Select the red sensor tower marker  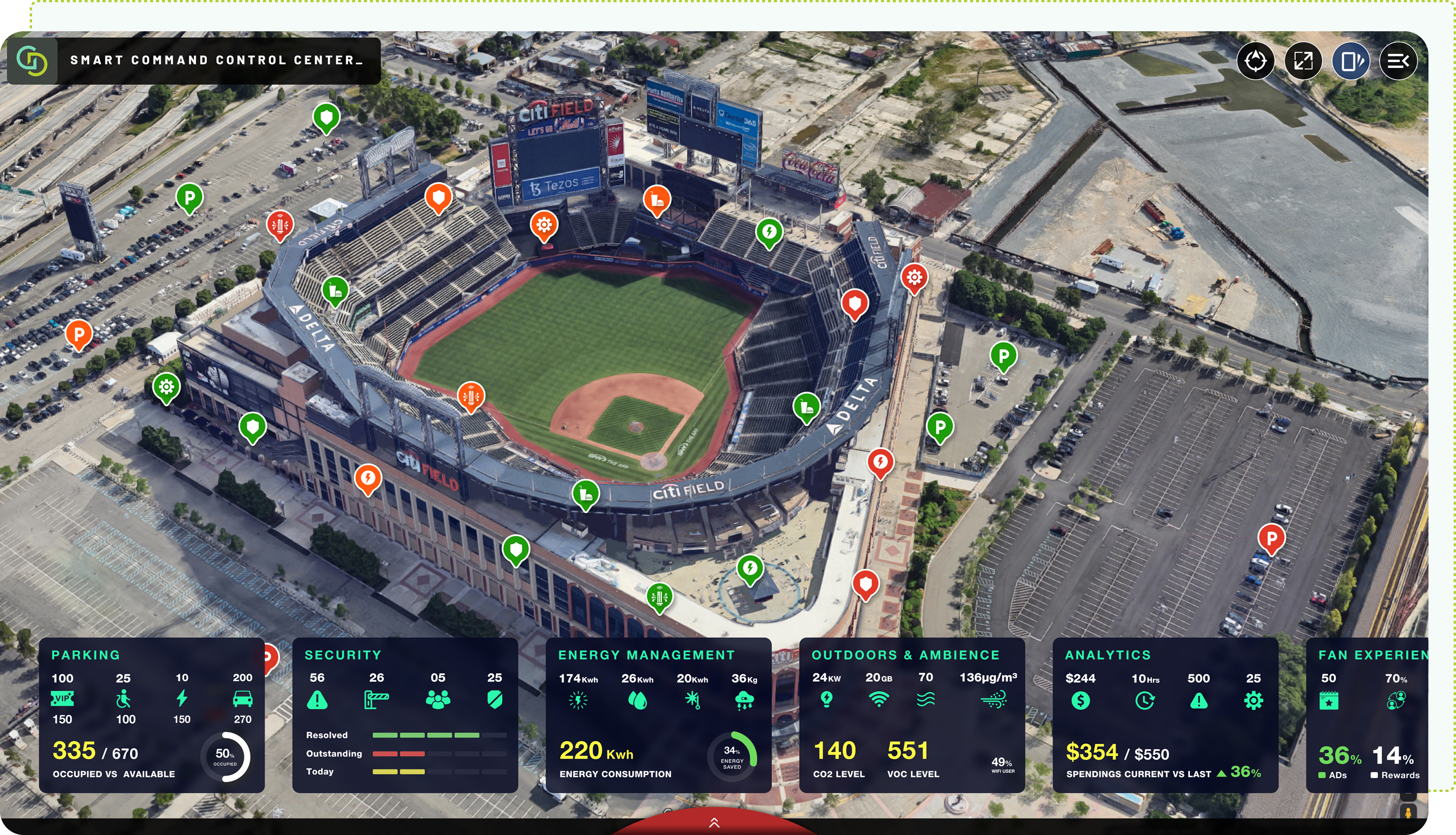click(x=280, y=224)
